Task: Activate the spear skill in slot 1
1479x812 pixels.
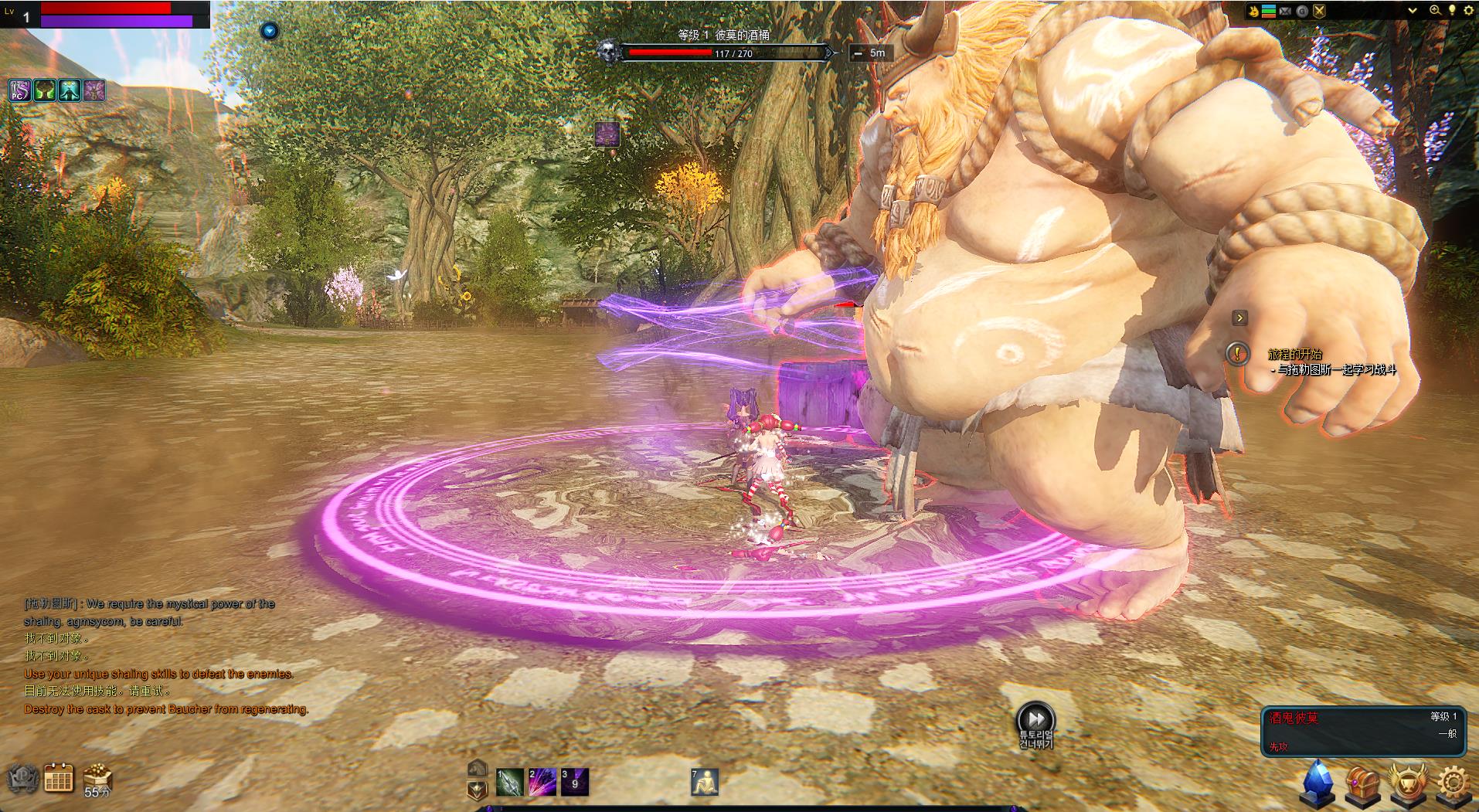Action: click(x=510, y=782)
